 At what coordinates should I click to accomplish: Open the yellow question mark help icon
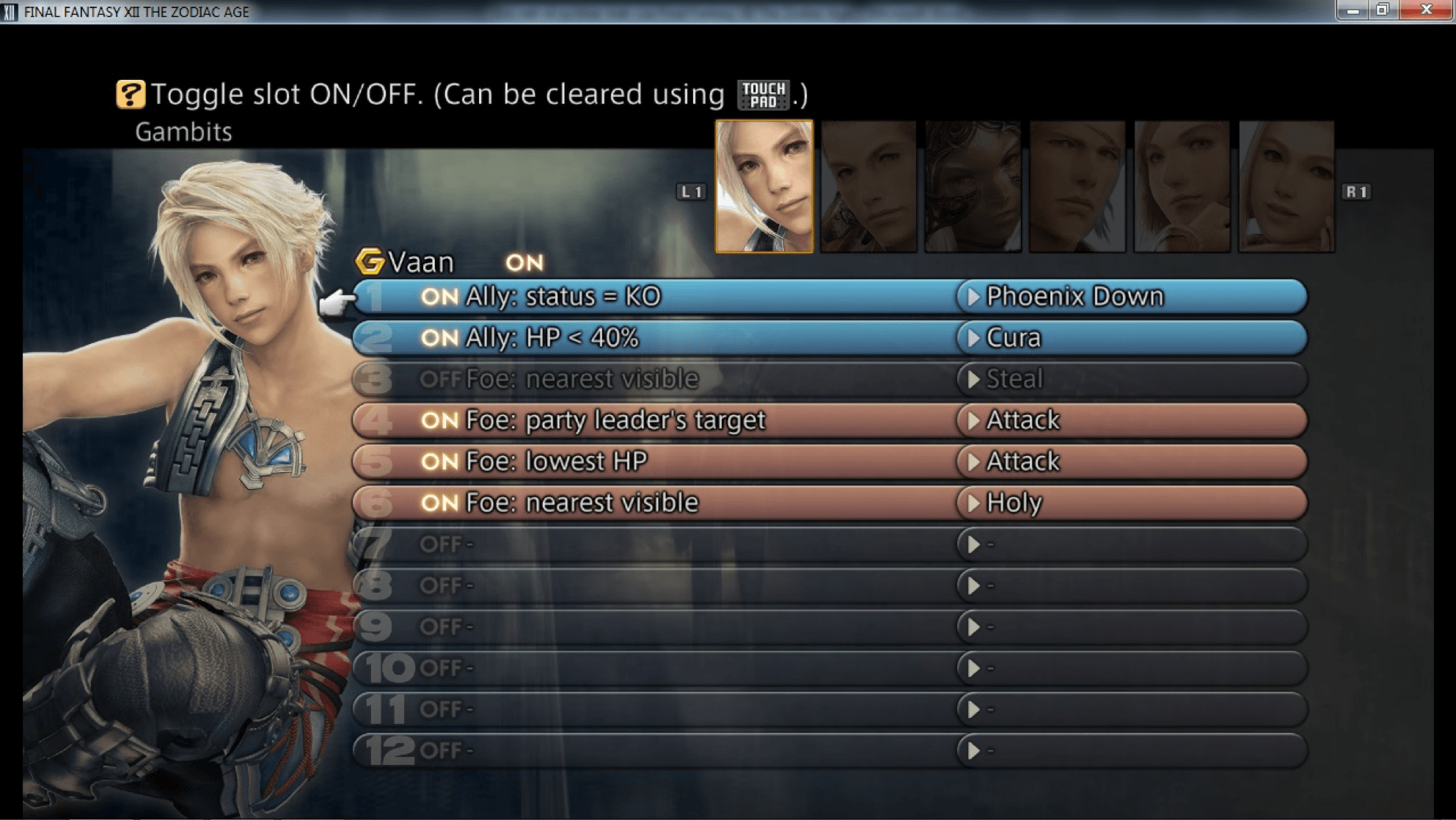point(130,95)
